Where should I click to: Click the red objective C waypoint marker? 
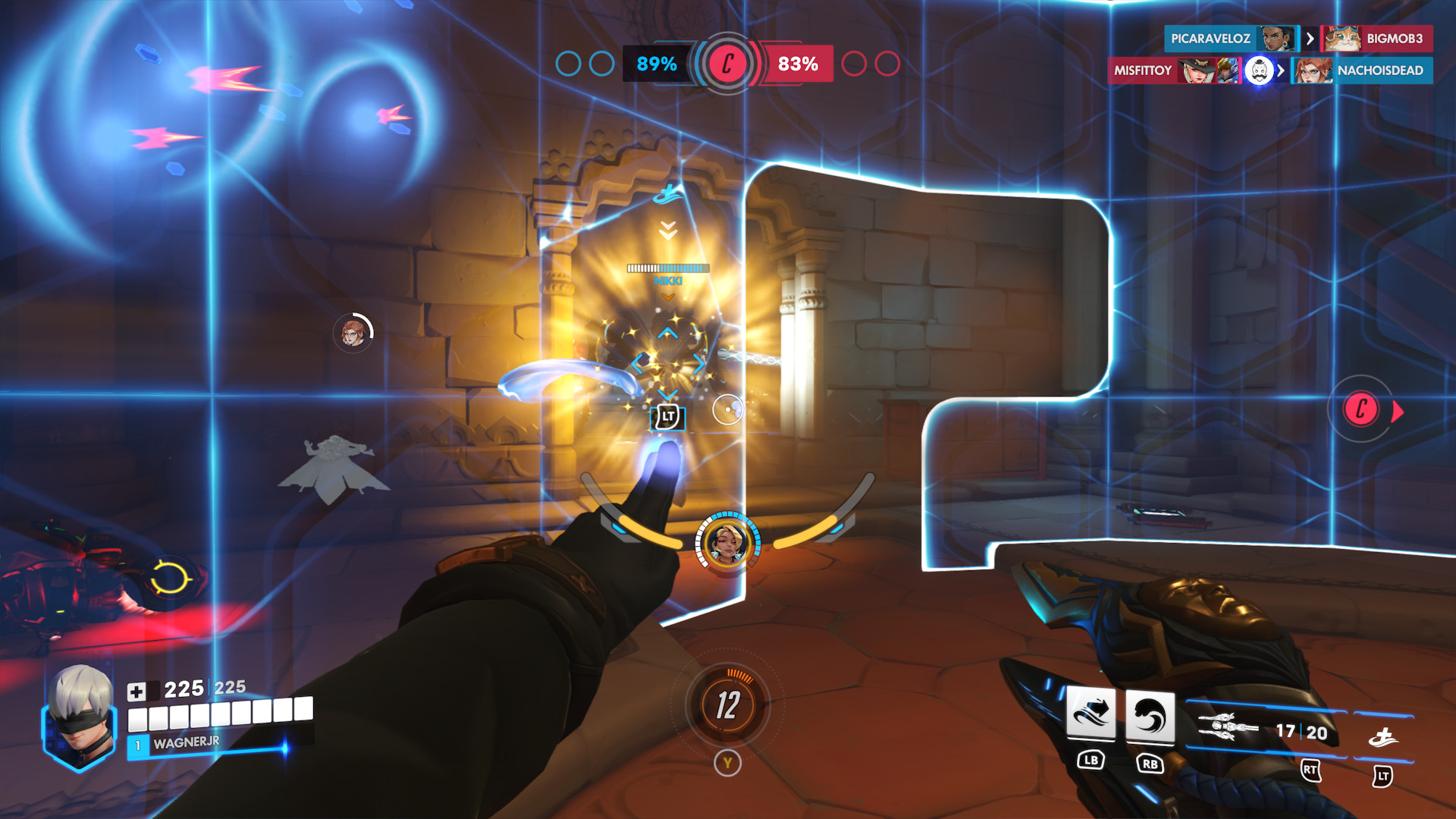(1361, 409)
